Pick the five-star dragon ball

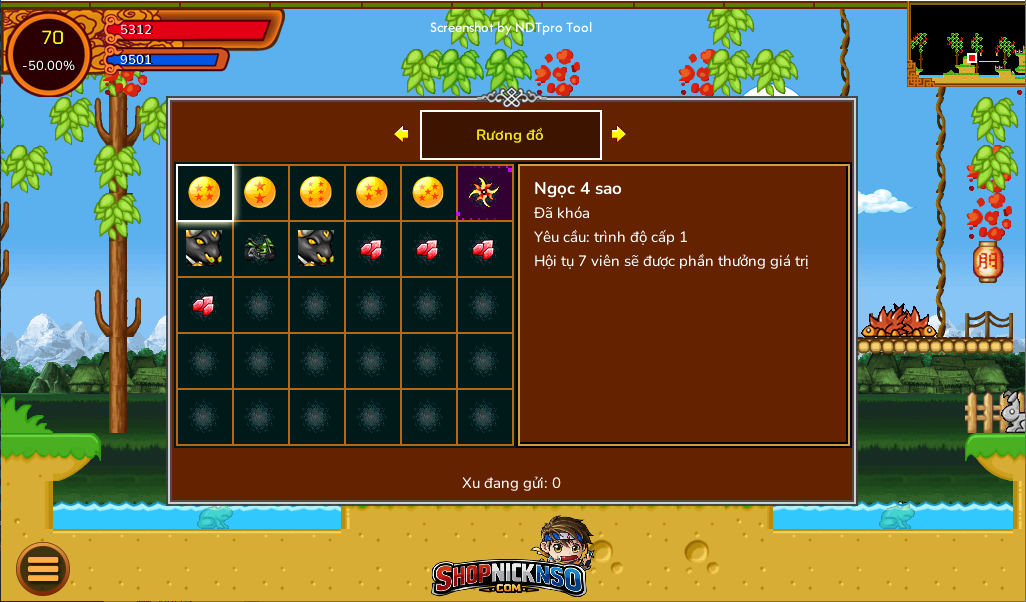[427, 192]
